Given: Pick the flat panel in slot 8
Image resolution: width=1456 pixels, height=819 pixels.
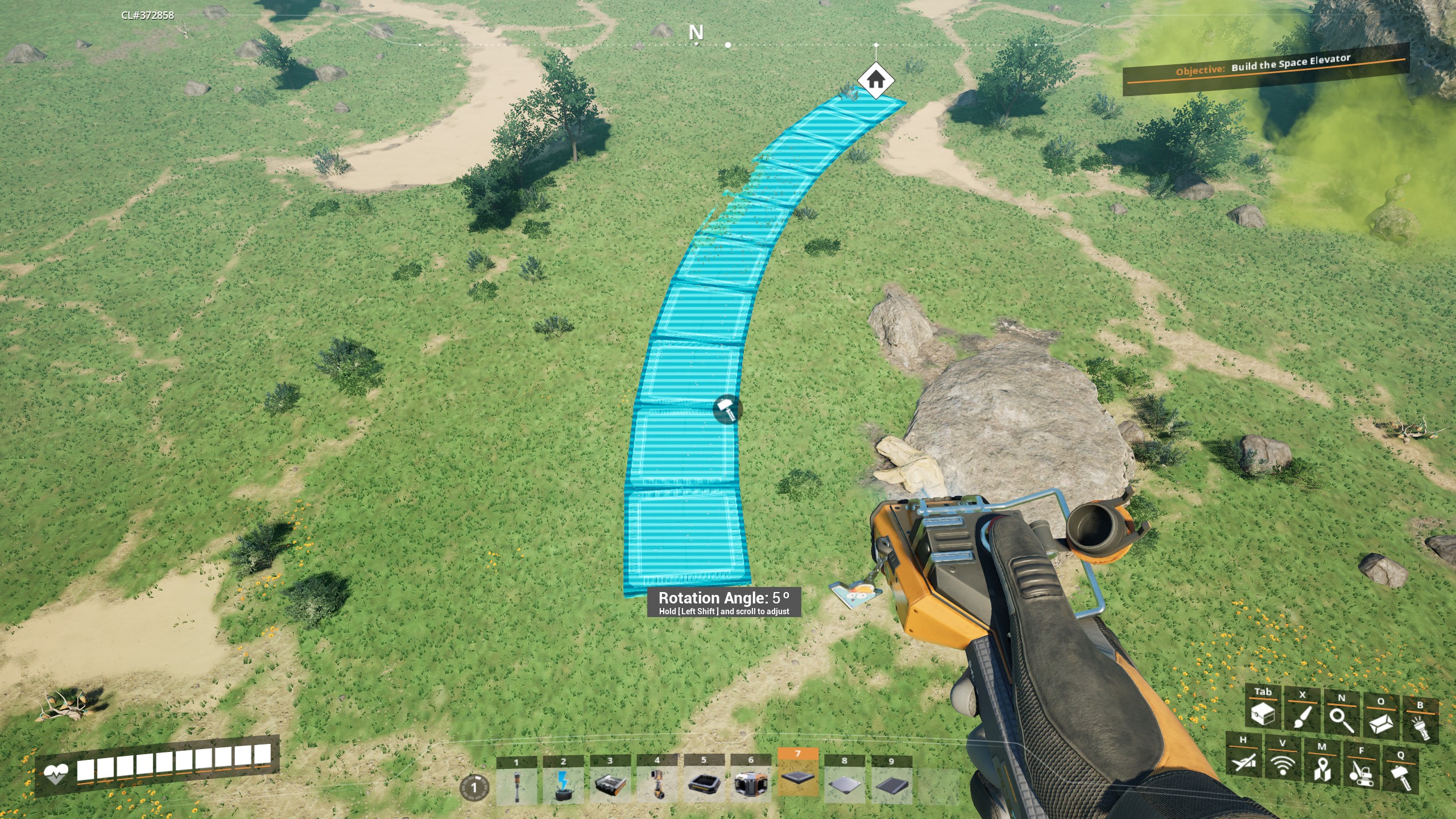Looking at the screenshot, I should [845, 785].
